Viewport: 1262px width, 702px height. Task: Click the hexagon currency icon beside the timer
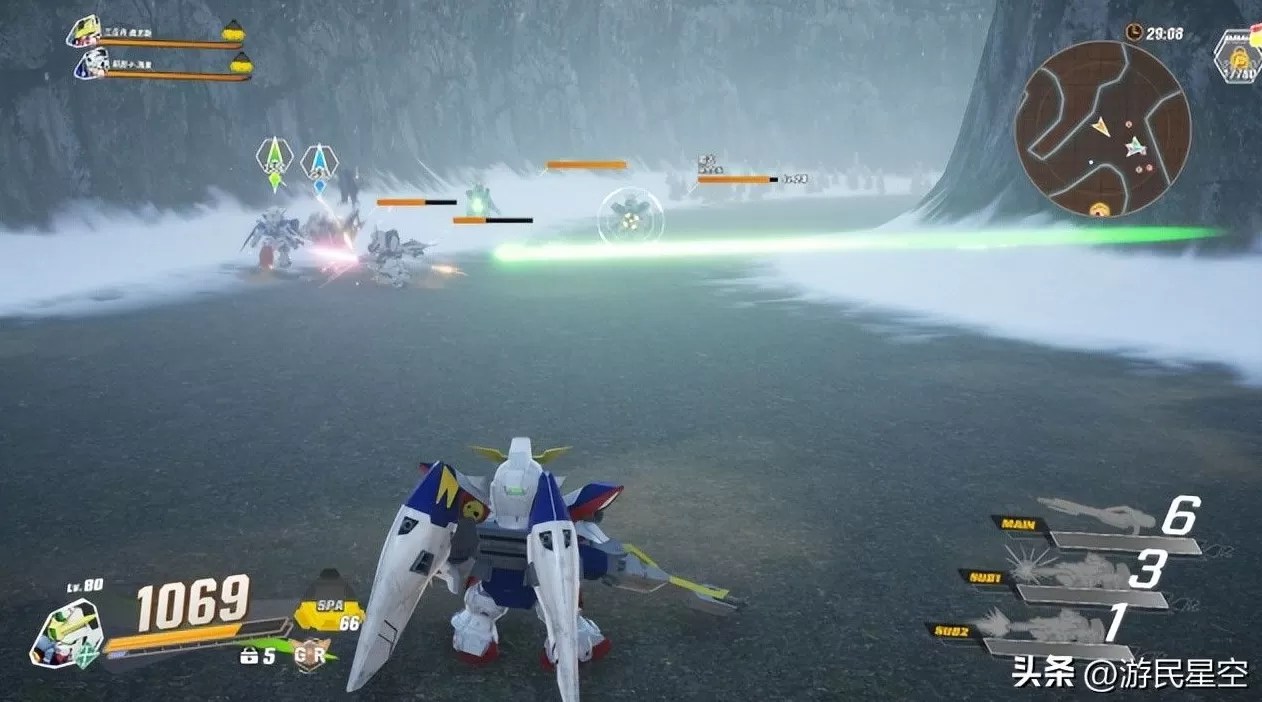[1240, 56]
